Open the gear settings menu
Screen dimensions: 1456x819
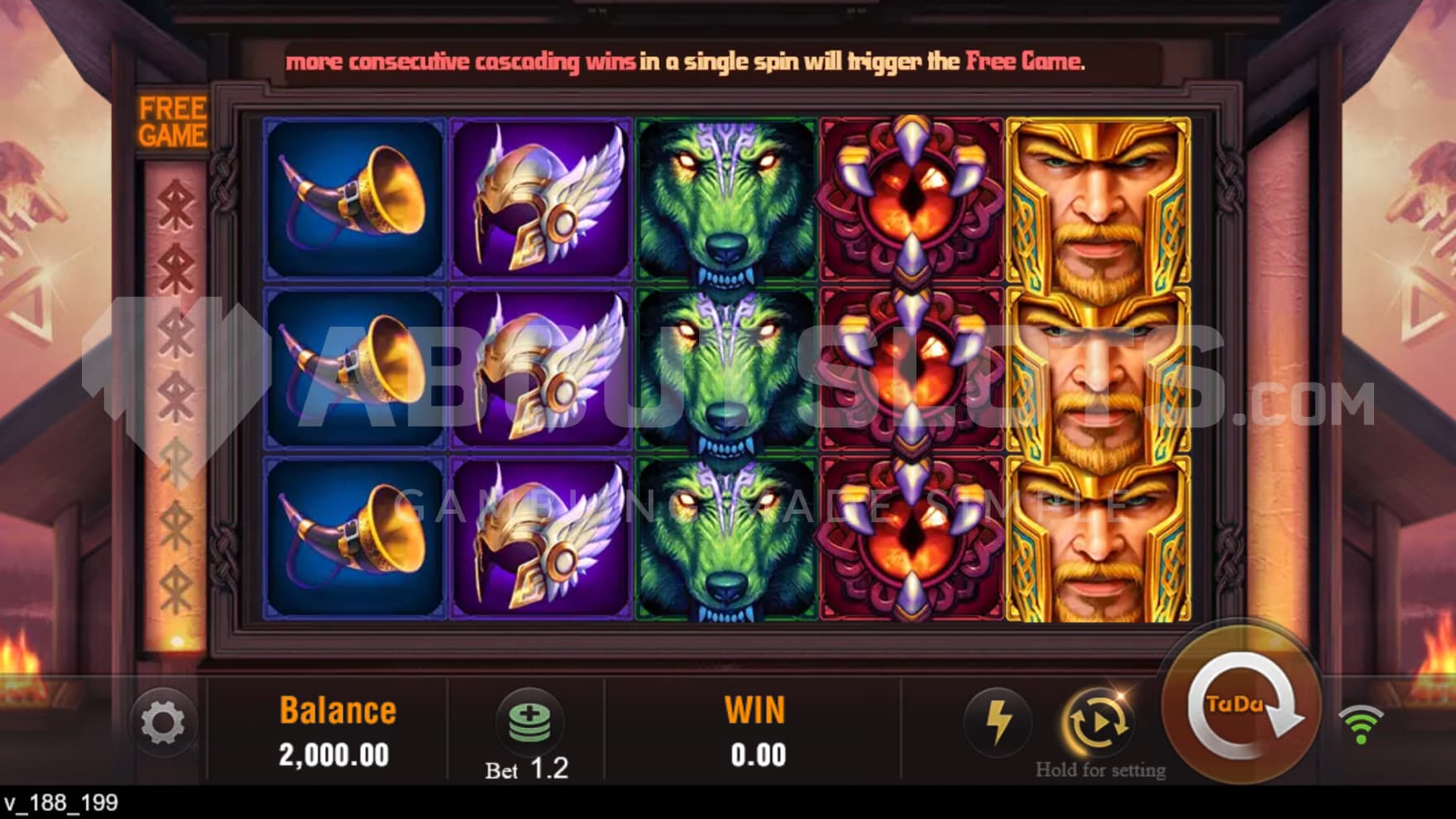(163, 723)
